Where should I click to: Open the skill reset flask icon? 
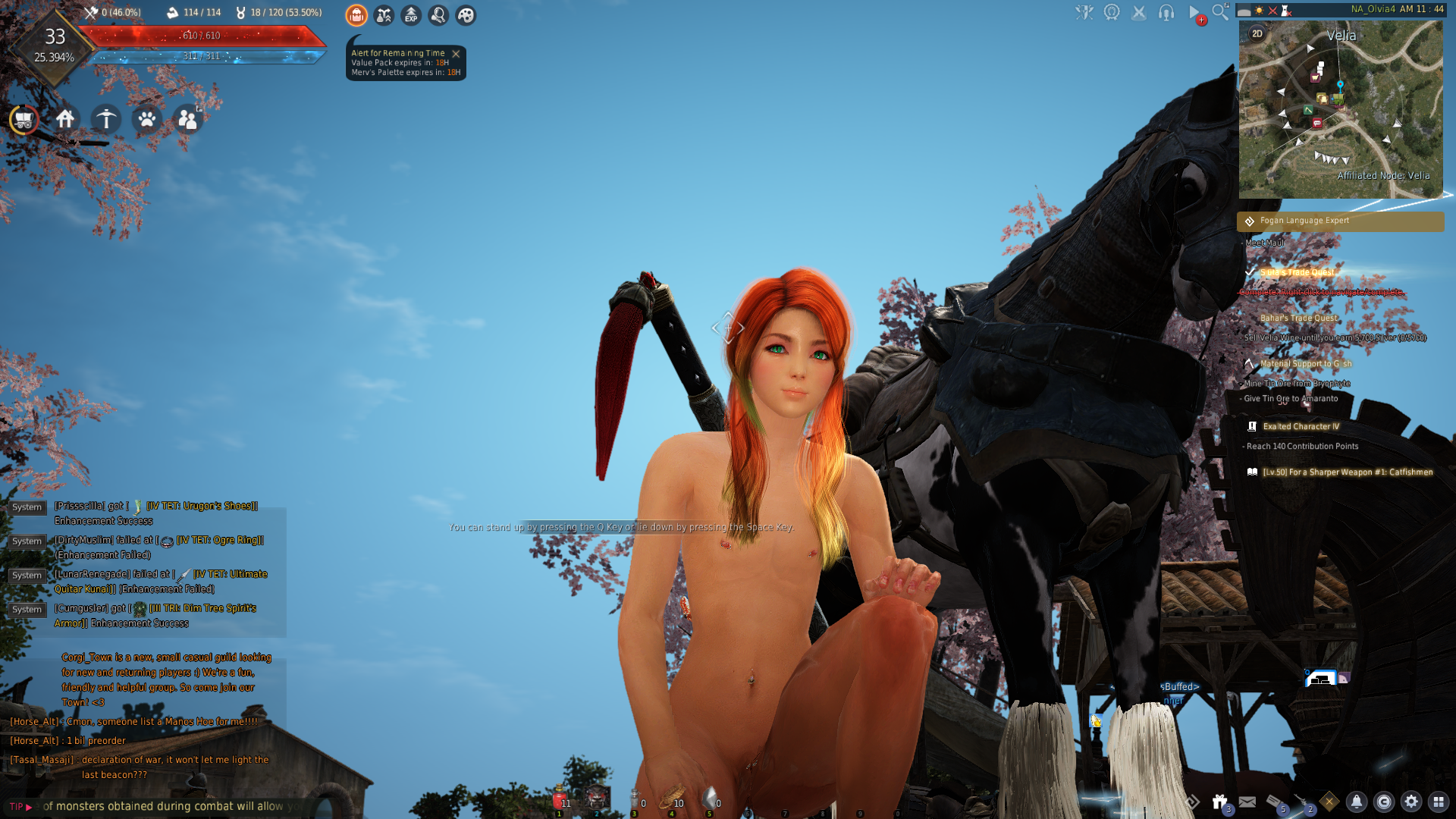(383, 15)
